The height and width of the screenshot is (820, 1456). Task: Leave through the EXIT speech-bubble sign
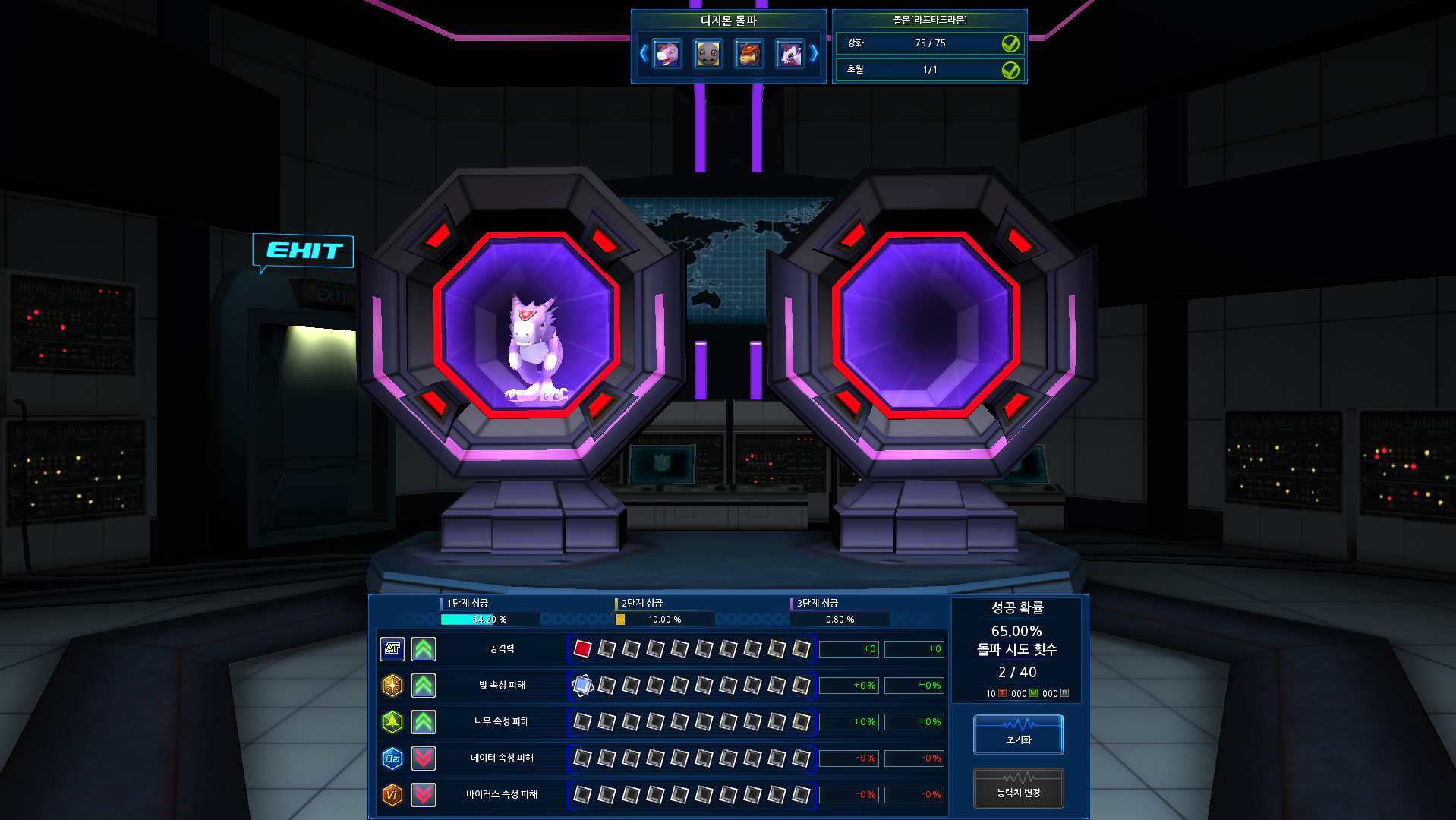(x=303, y=251)
